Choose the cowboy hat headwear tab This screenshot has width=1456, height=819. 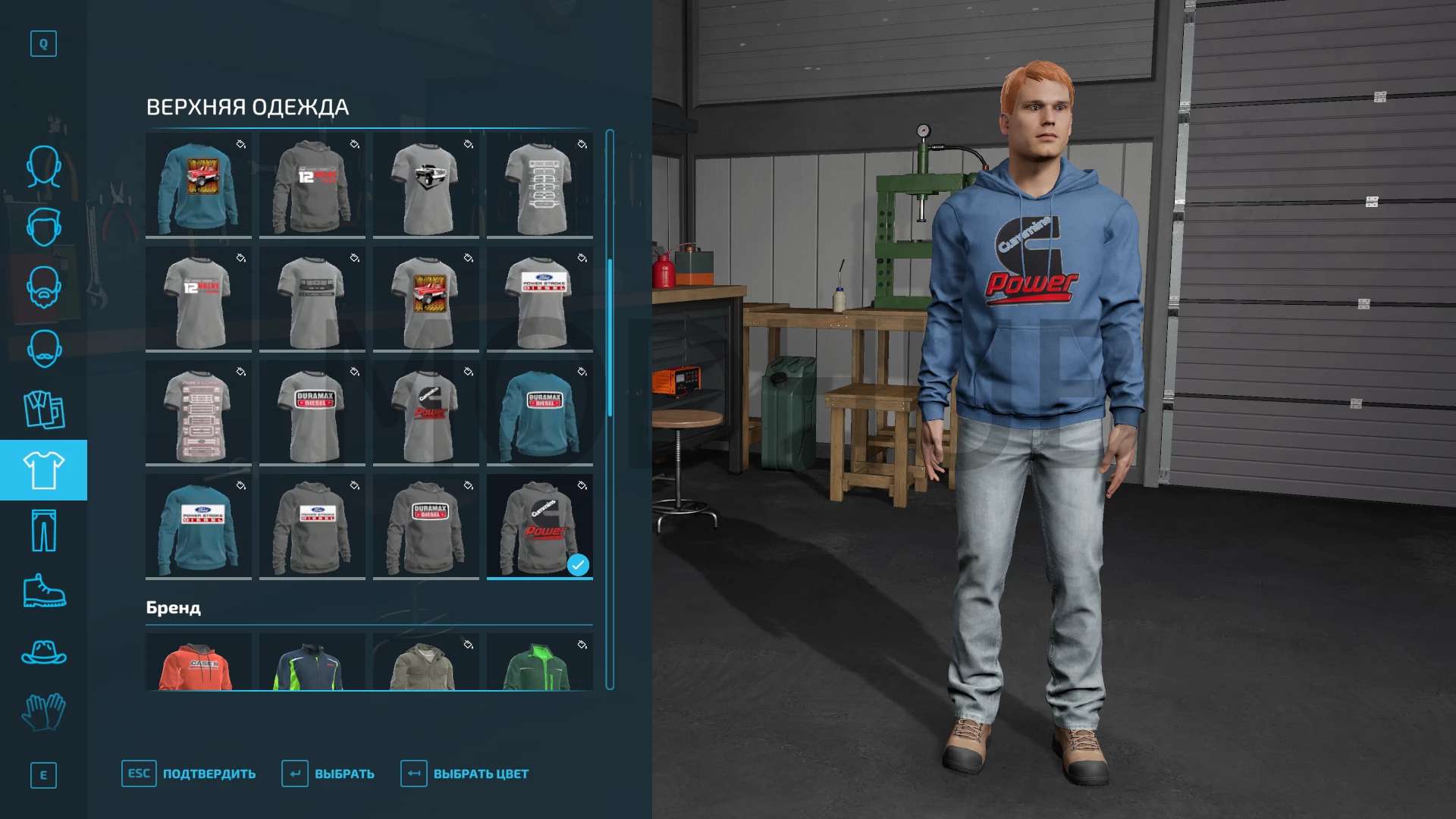43,652
